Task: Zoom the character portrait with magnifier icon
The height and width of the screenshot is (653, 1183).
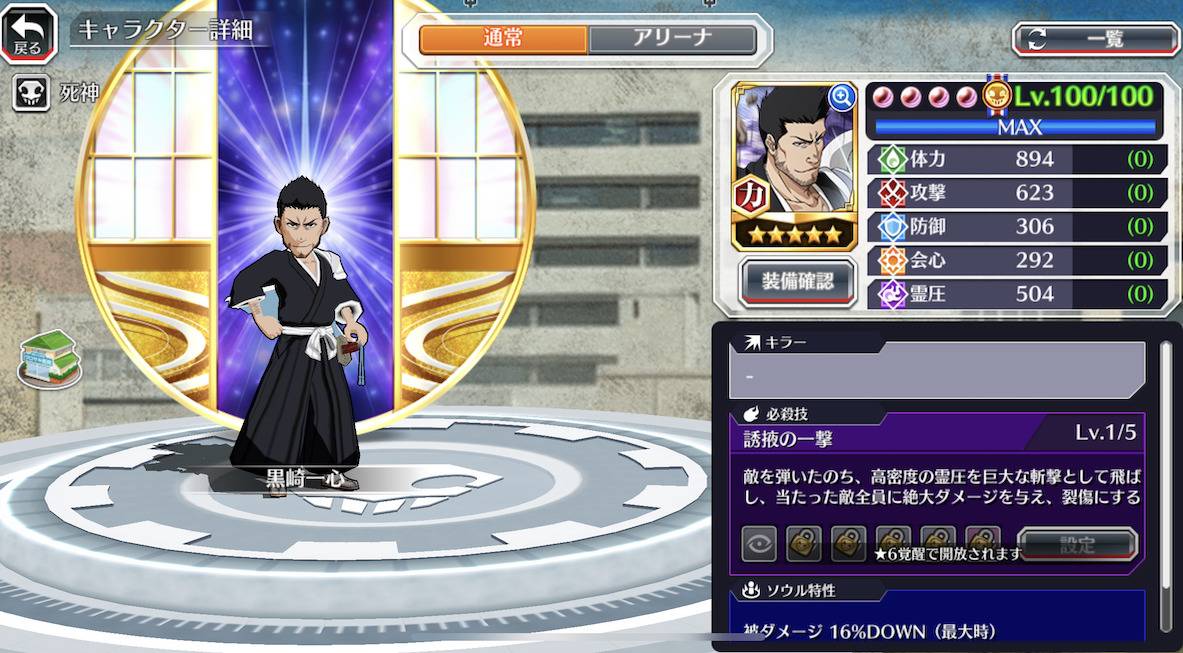Action: (x=842, y=96)
